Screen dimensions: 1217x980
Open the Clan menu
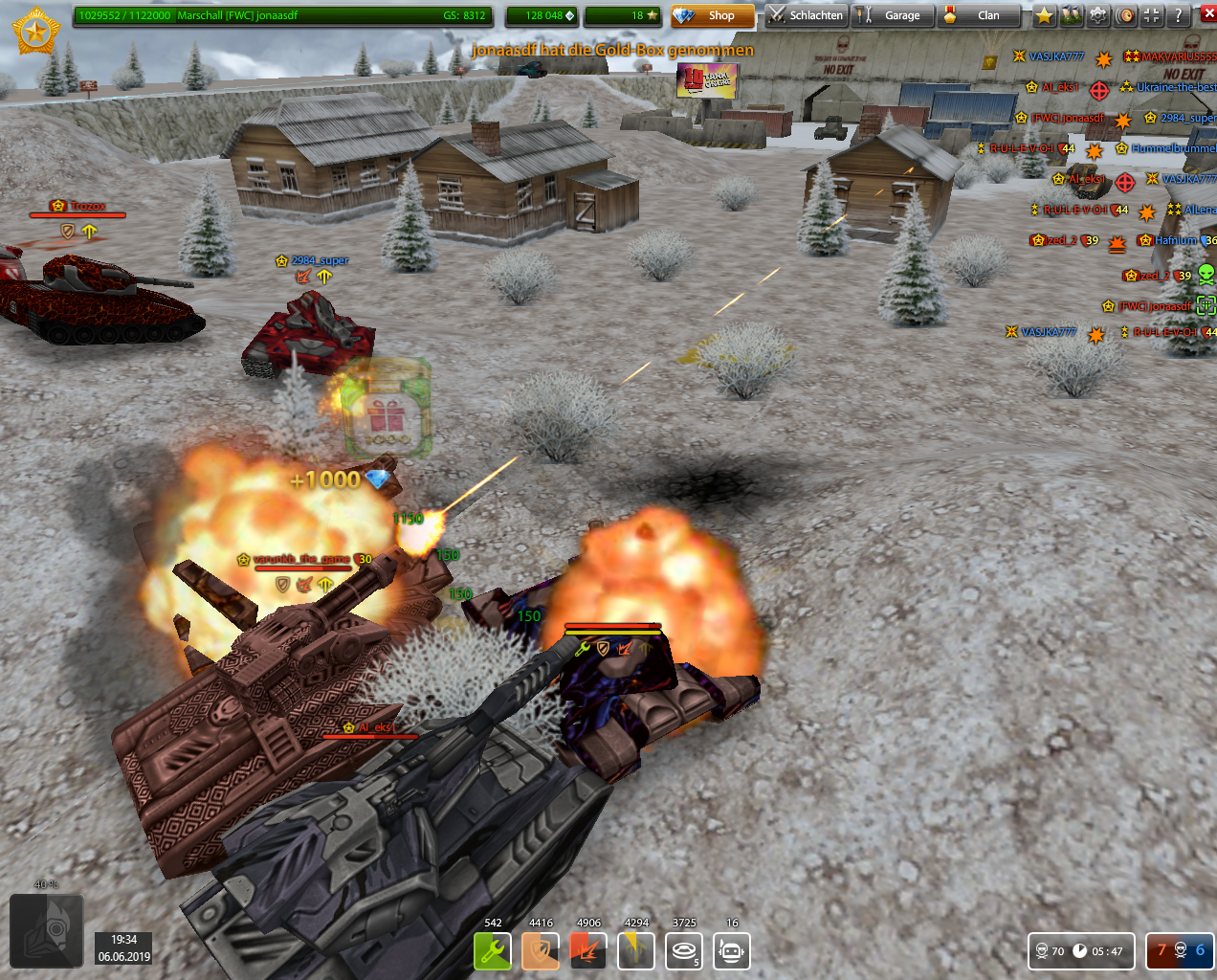[x=978, y=15]
